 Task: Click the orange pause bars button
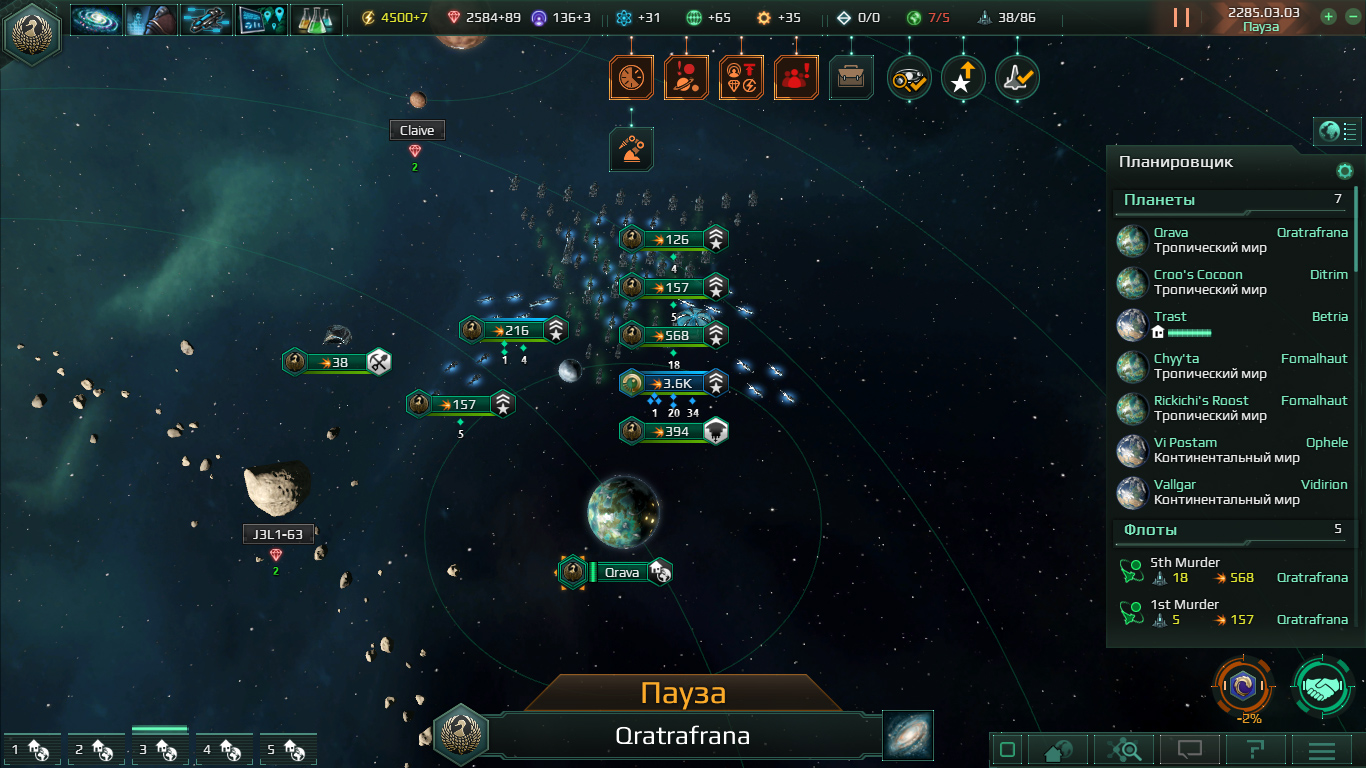pyautogui.click(x=1181, y=18)
